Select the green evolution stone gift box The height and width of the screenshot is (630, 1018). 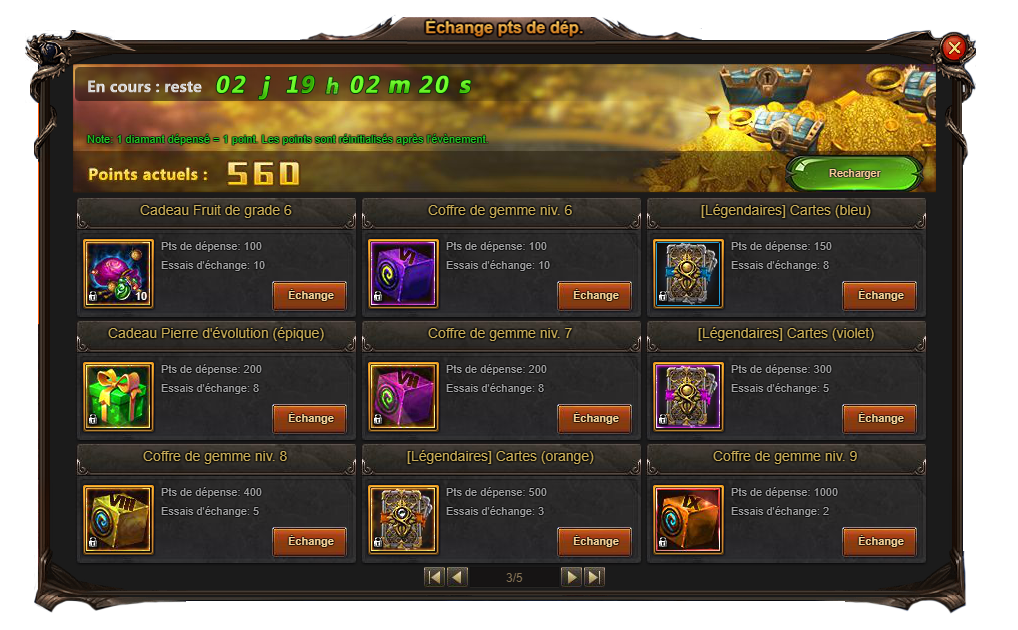point(118,396)
